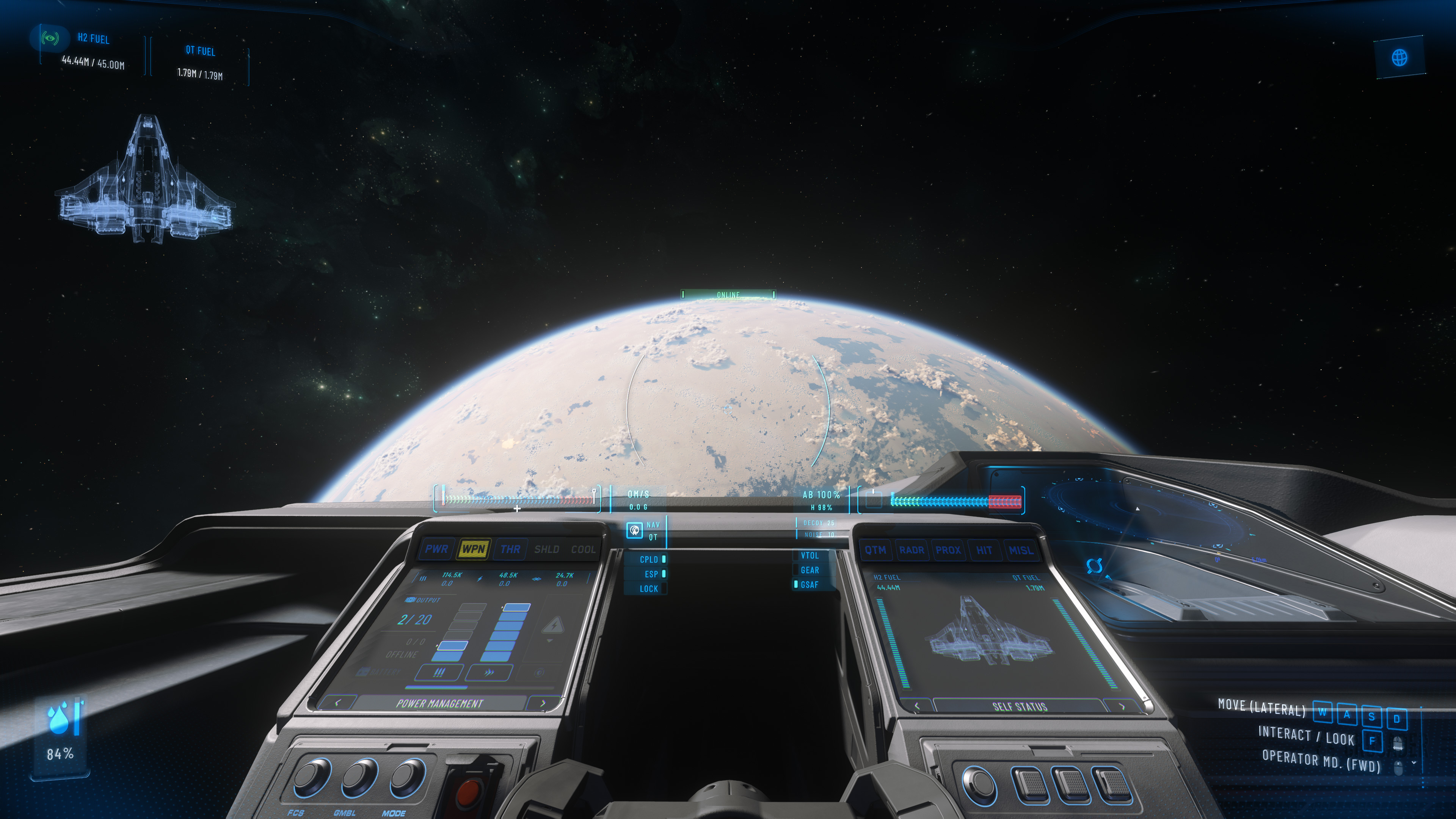Screen dimensions: 1456x819
Task: Select the PROX button
Action: click(x=948, y=550)
